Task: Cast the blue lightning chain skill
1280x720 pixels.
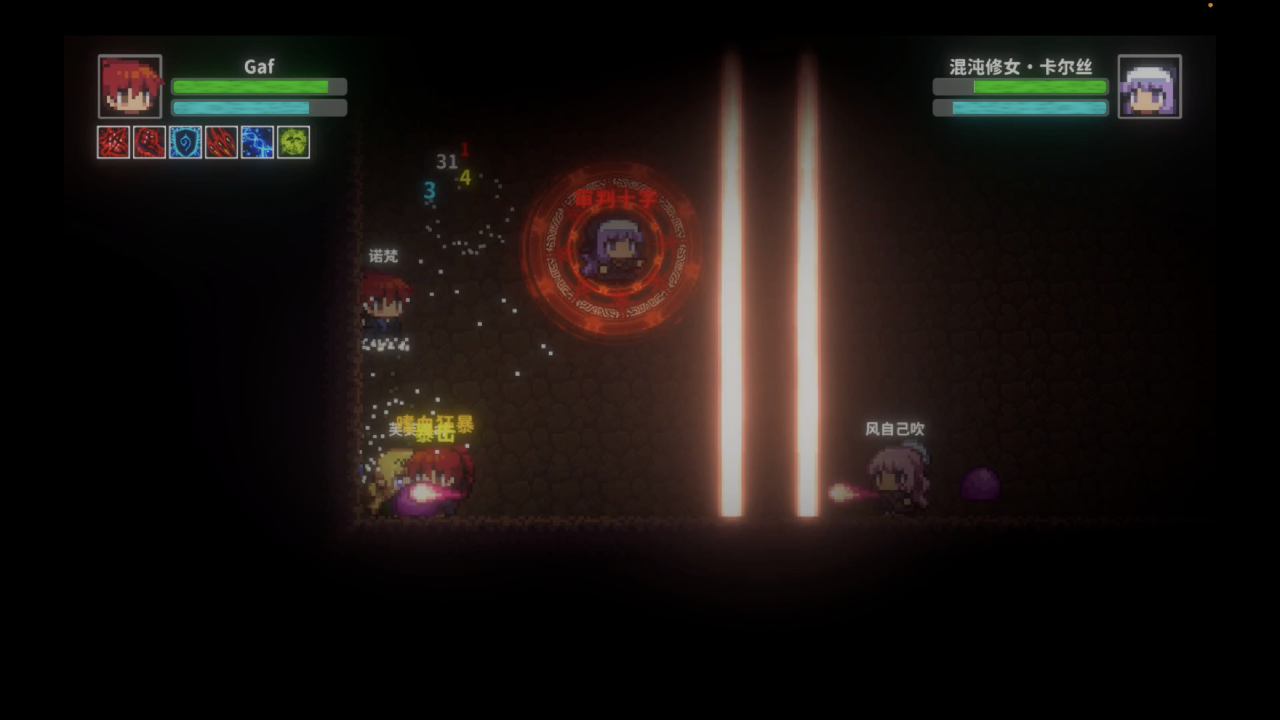Action: click(x=257, y=142)
